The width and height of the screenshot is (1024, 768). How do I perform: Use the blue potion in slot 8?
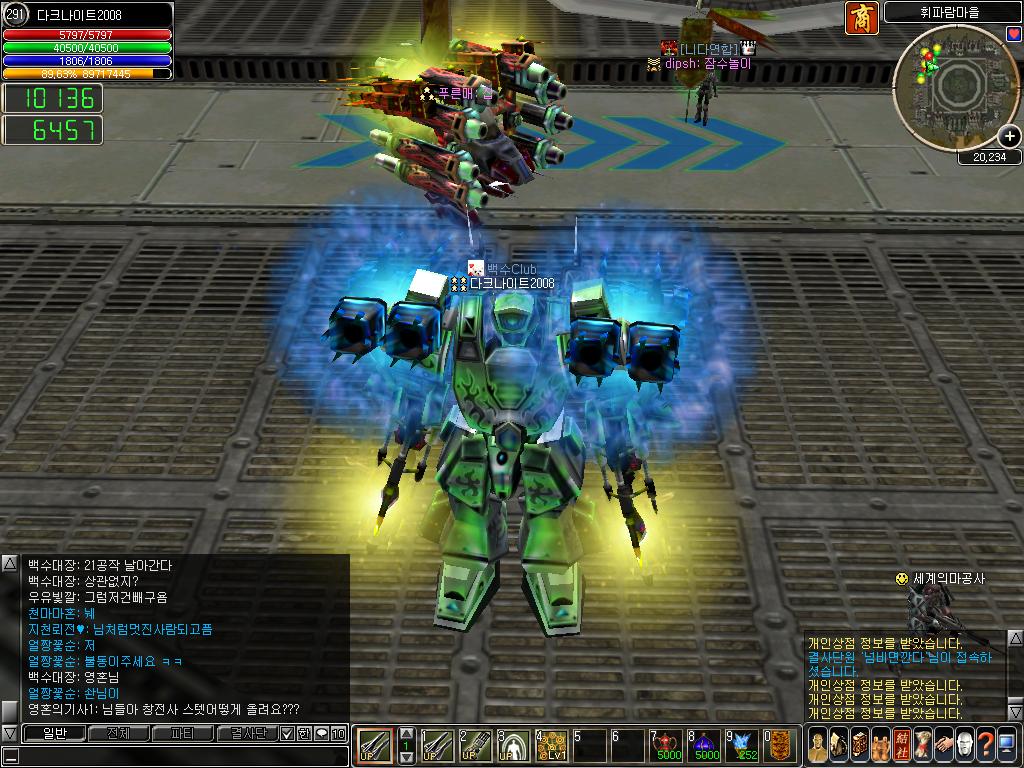[706, 745]
